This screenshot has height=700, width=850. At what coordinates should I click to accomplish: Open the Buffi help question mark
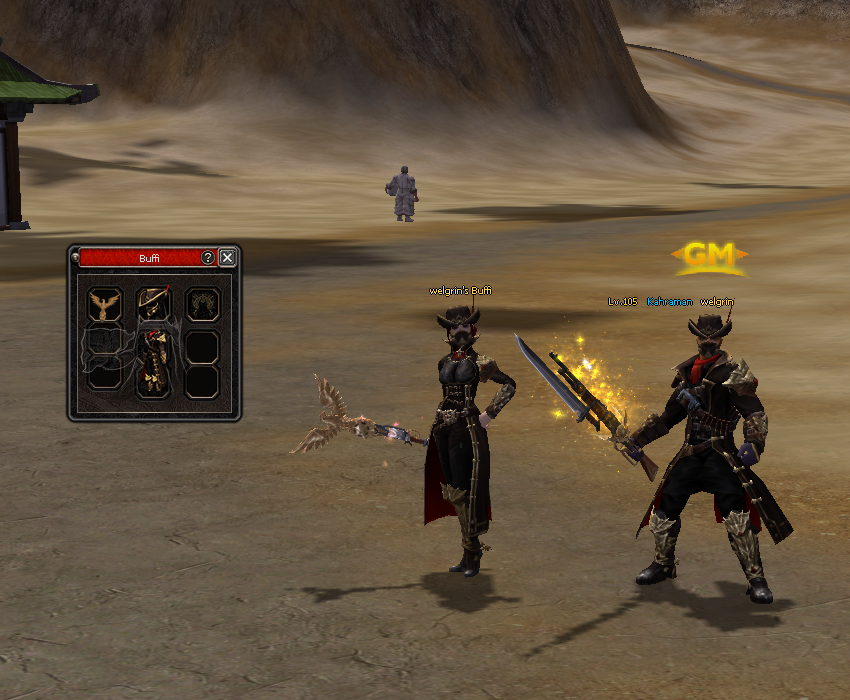point(208,258)
